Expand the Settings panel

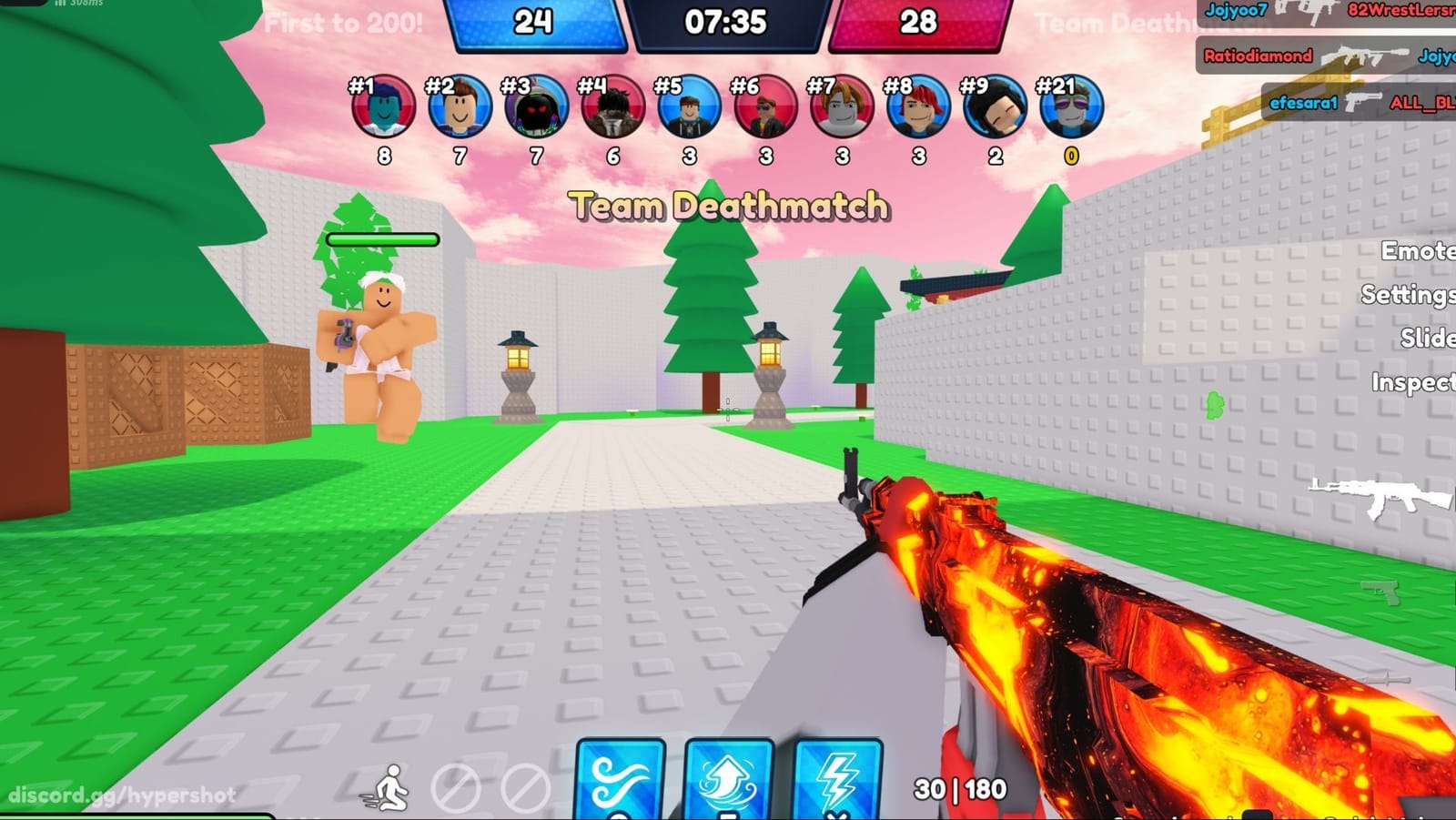coord(1412,296)
